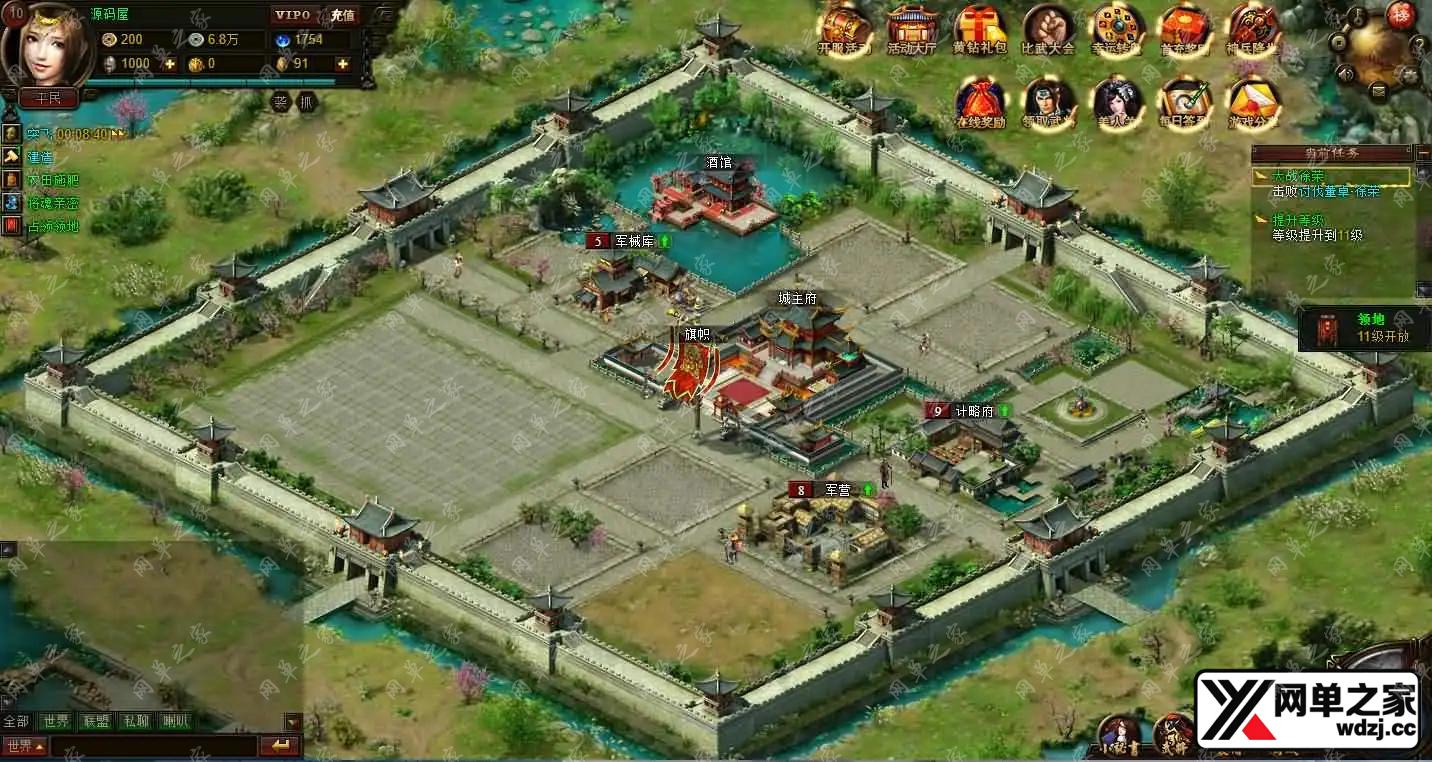
Task: Select the 农田施肥 task shortcut
Action: tap(51, 180)
